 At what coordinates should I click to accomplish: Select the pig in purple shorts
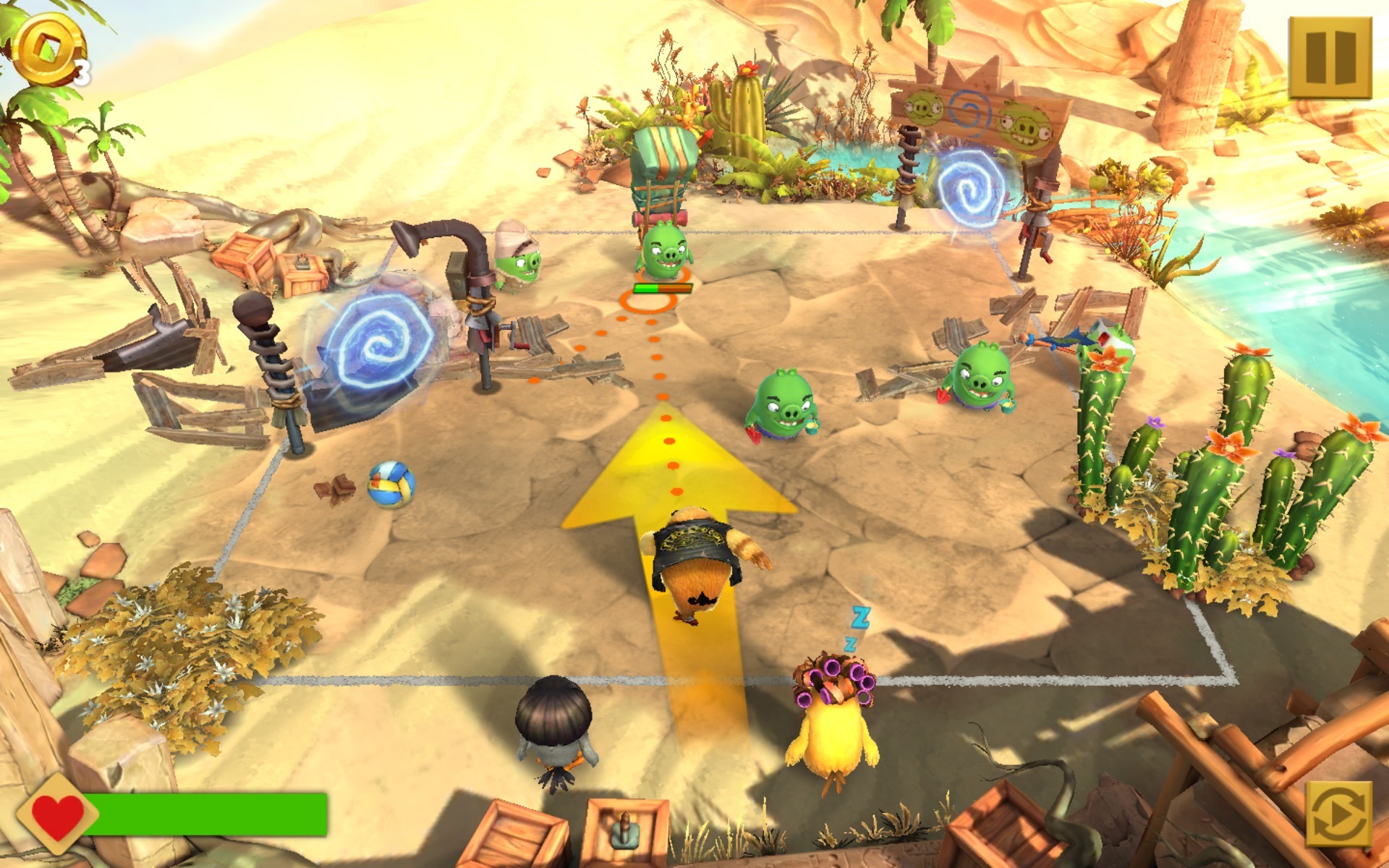click(785, 401)
